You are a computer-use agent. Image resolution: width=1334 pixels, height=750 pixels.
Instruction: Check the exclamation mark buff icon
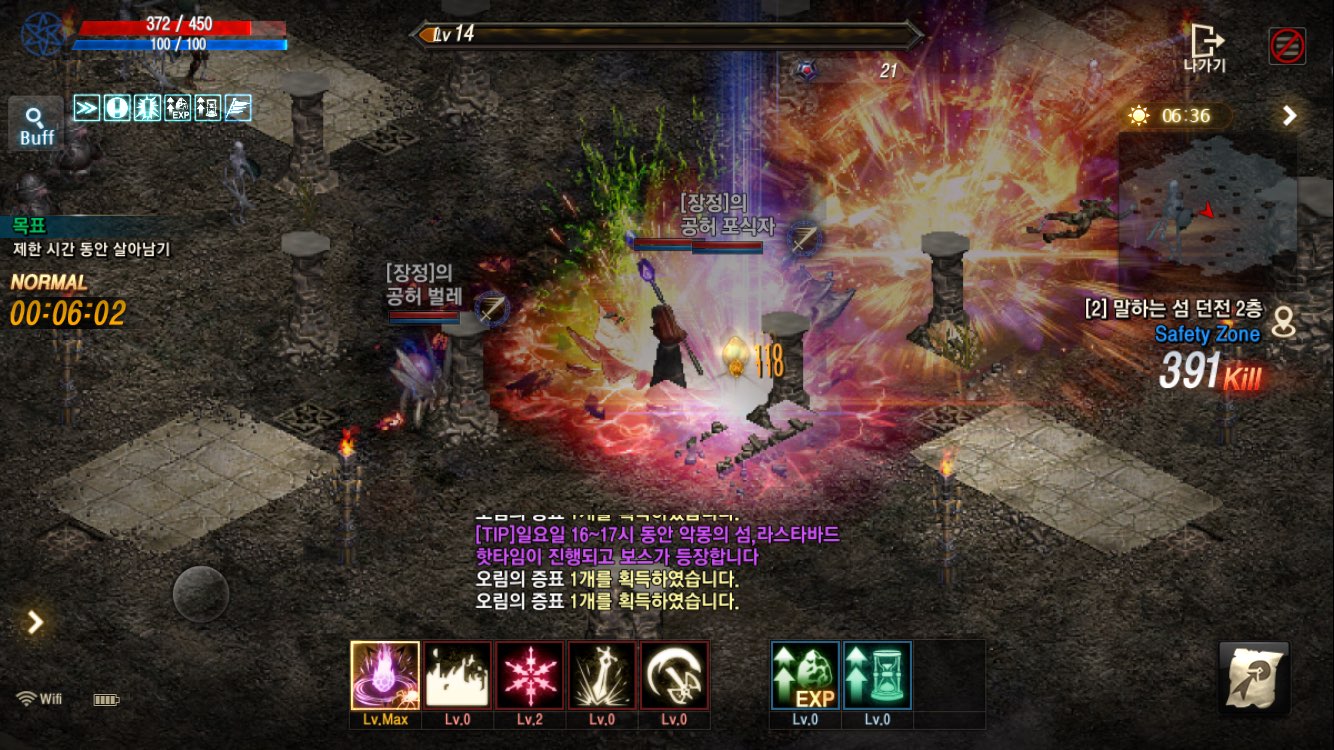click(x=117, y=107)
